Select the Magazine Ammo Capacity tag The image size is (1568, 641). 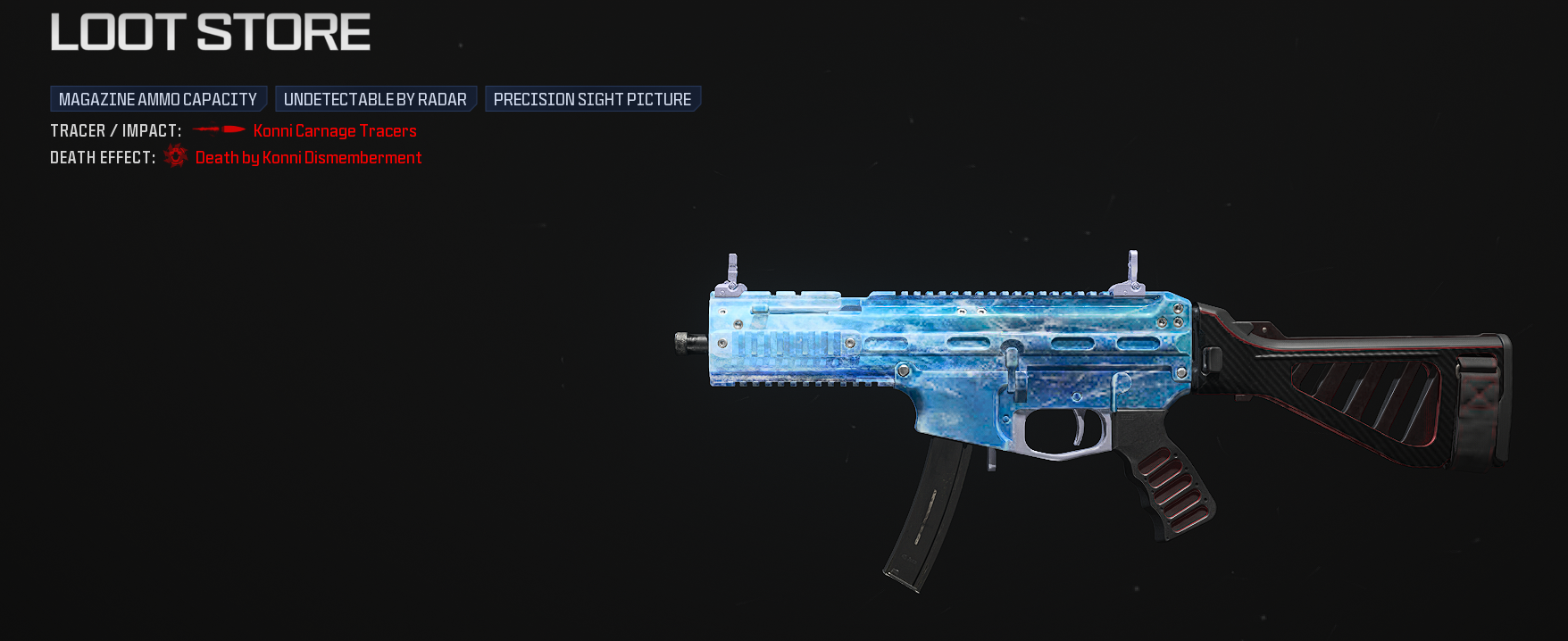click(x=158, y=99)
